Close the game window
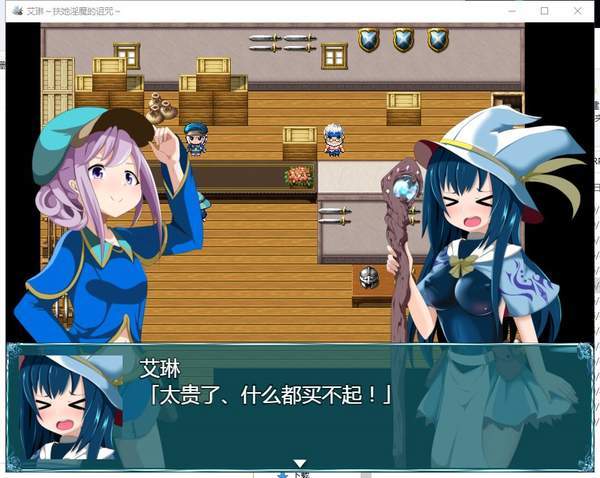 click(x=577, y=11)
